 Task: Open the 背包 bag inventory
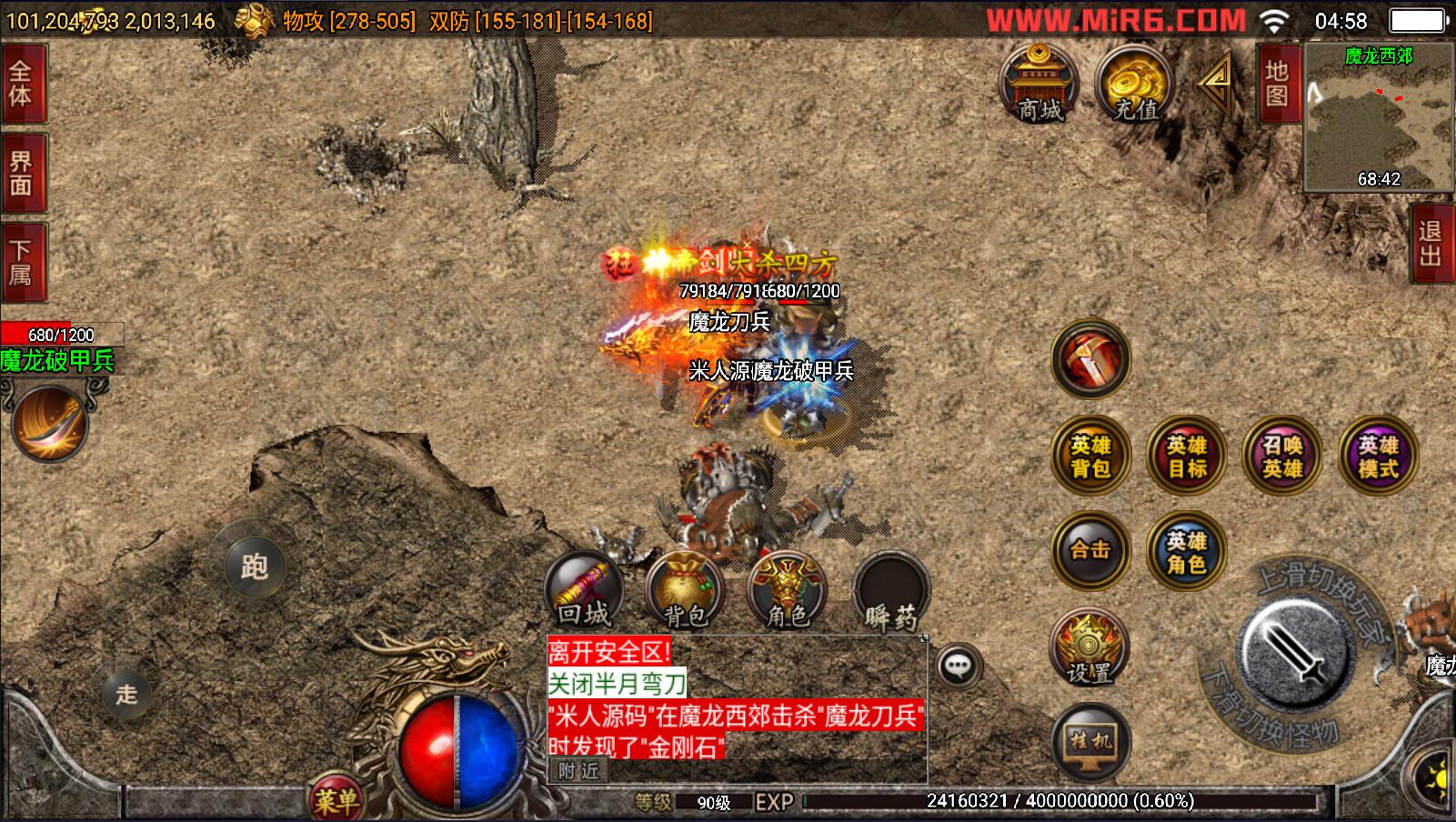click(x=686, y=591)
